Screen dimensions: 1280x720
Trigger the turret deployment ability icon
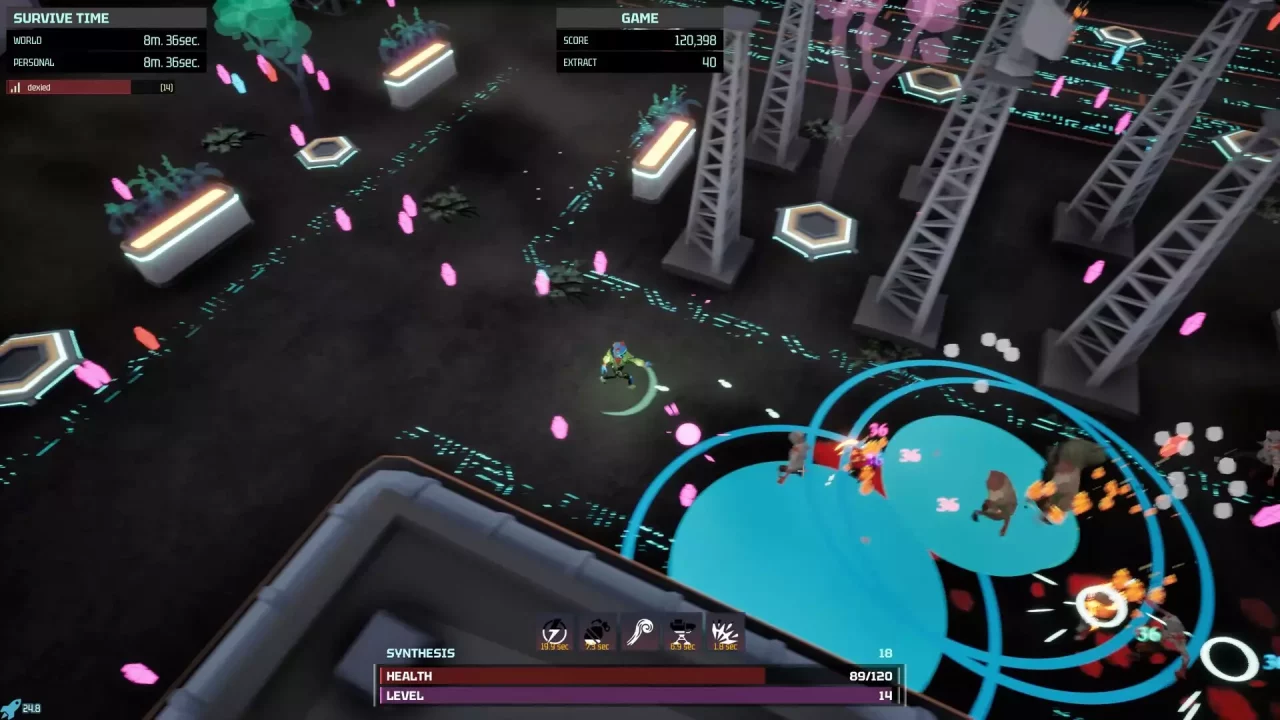click(681, 632)
